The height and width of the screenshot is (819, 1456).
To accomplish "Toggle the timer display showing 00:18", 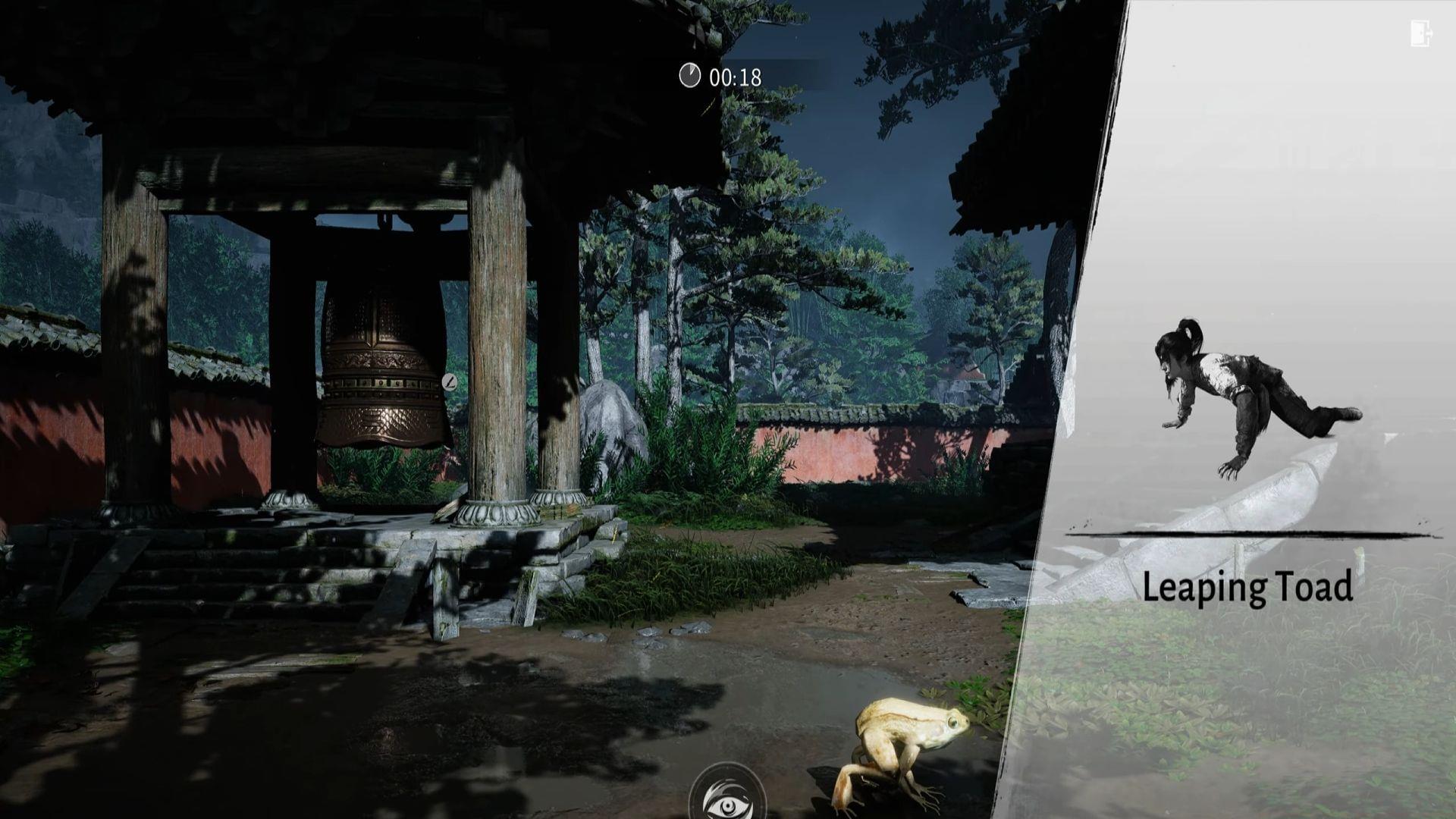I will pos(732,74).
